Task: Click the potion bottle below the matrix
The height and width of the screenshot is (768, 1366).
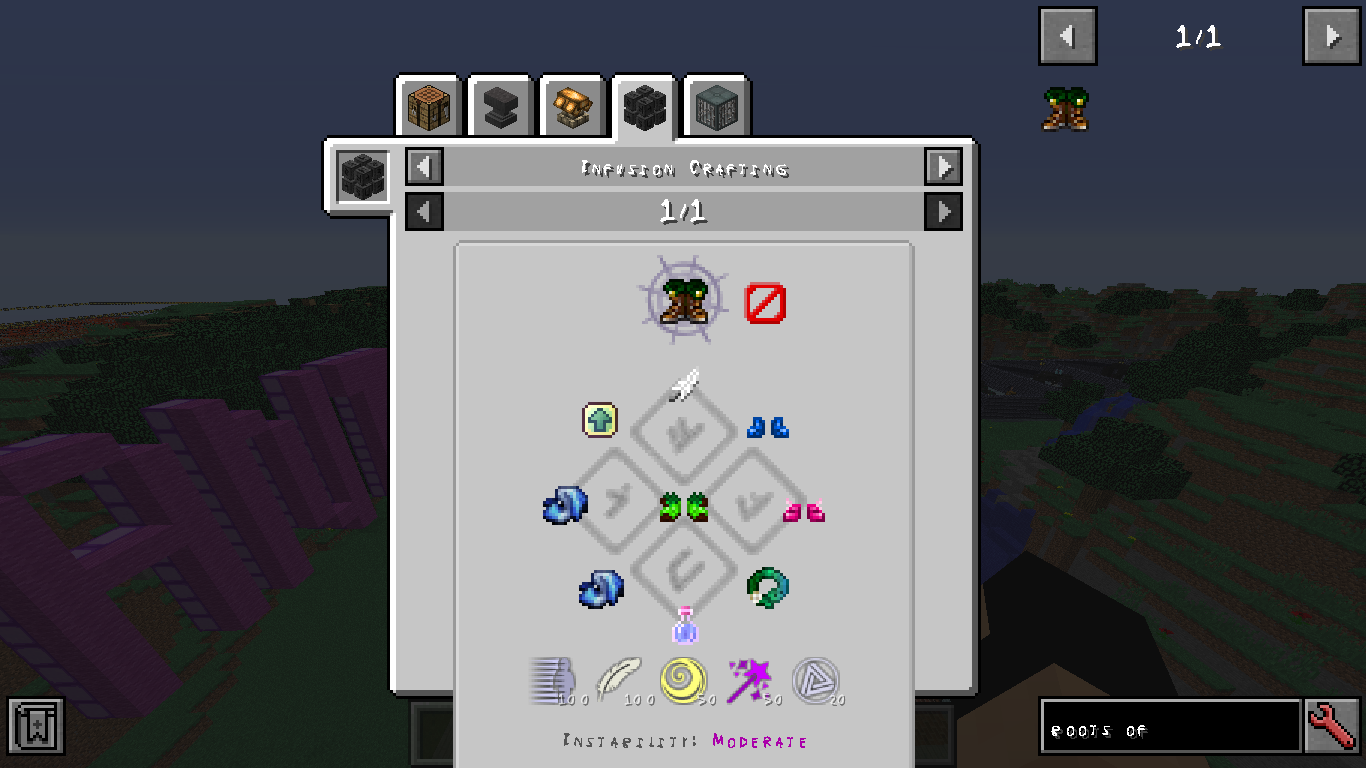Action: 685,627
